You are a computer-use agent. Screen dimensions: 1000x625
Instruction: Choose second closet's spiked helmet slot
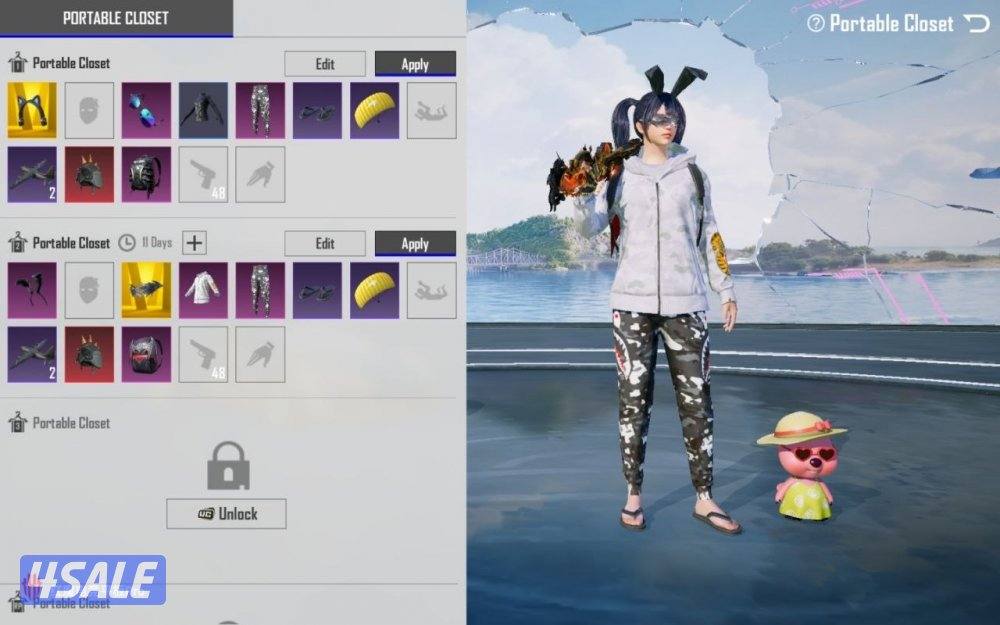89,354
